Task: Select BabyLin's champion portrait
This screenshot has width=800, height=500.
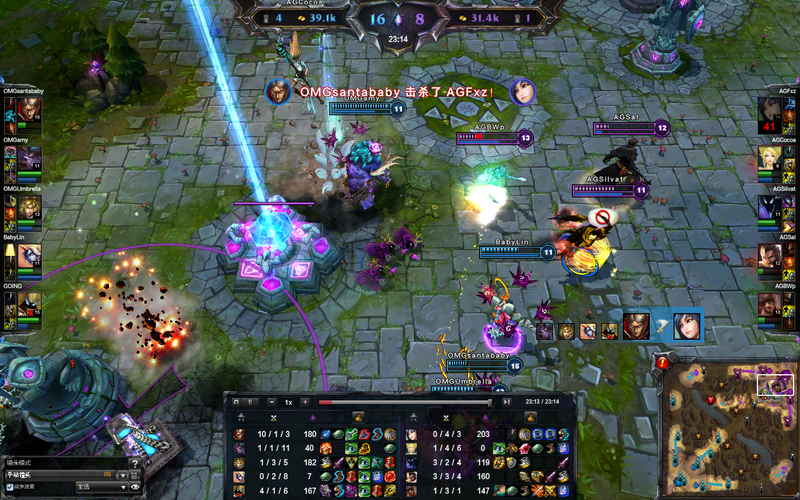Action: pyautogui.click(x=27, y=257)
